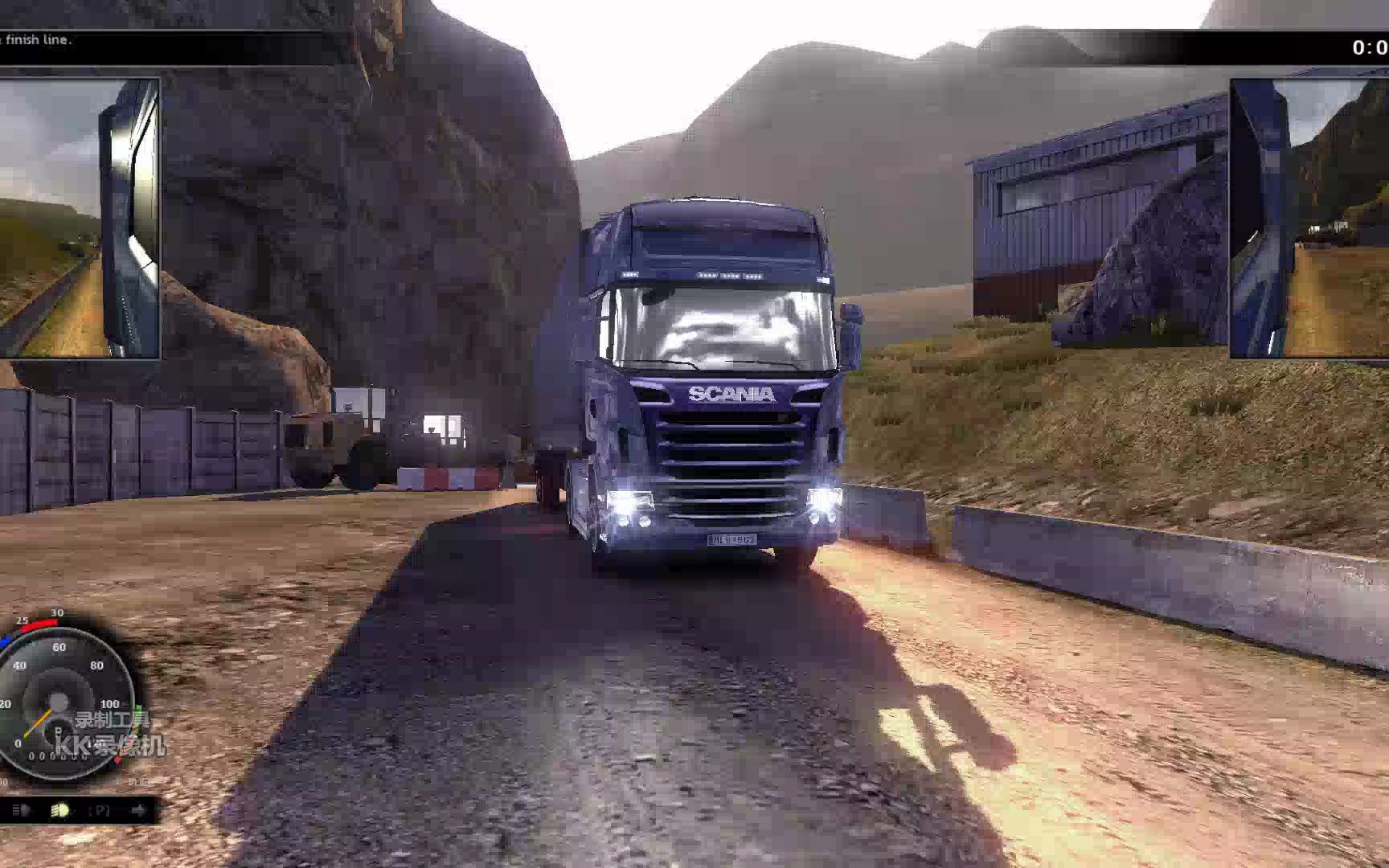Viewport: 1389px width, 868px height.
Task: Toggle the parking brake indicator off
Action: 99,809
